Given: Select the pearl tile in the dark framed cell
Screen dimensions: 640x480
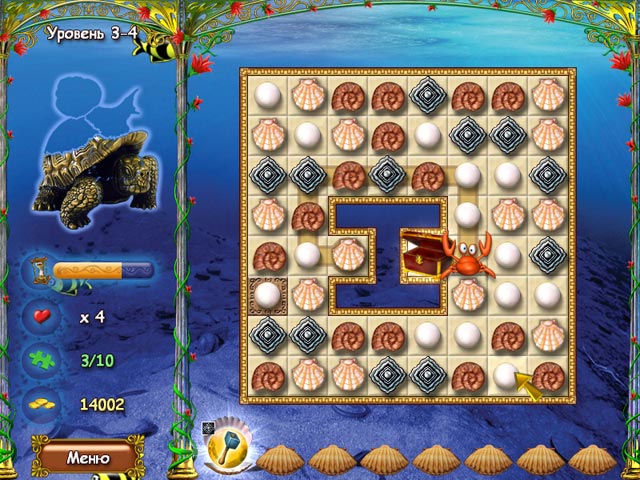Looking at the screenshot, I should [x=267, y=294].
